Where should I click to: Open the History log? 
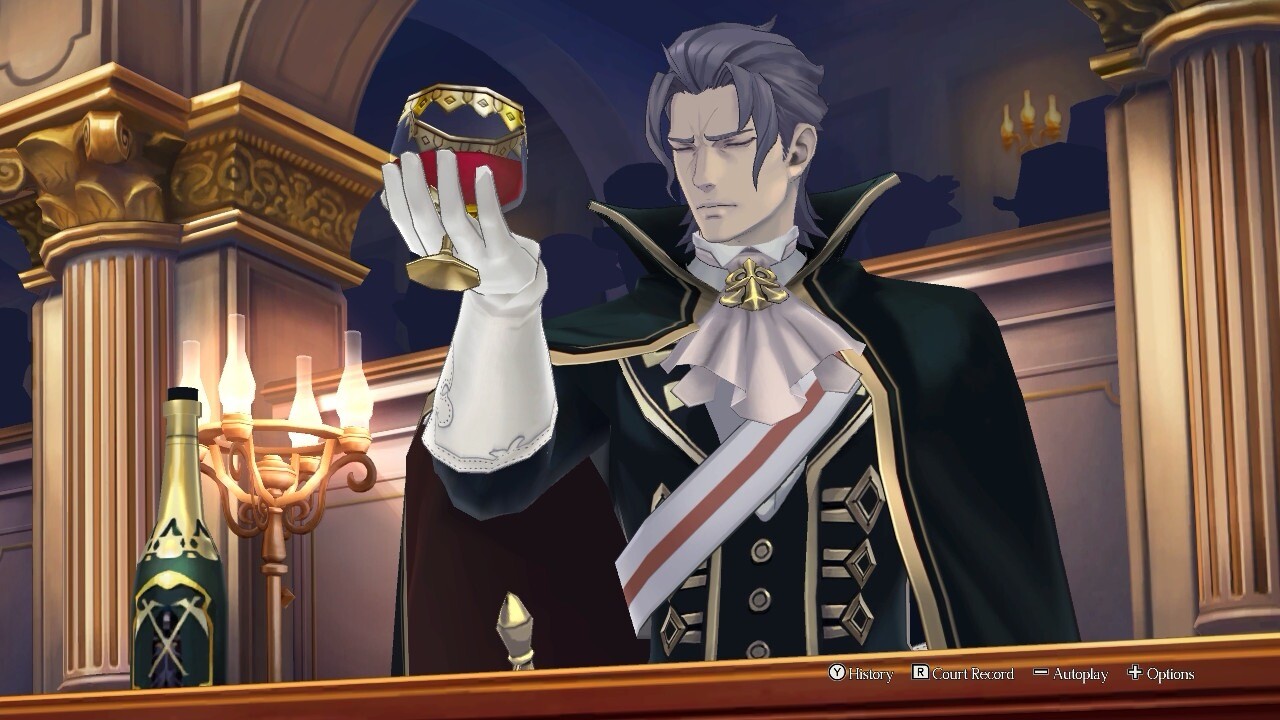[861, 674]
